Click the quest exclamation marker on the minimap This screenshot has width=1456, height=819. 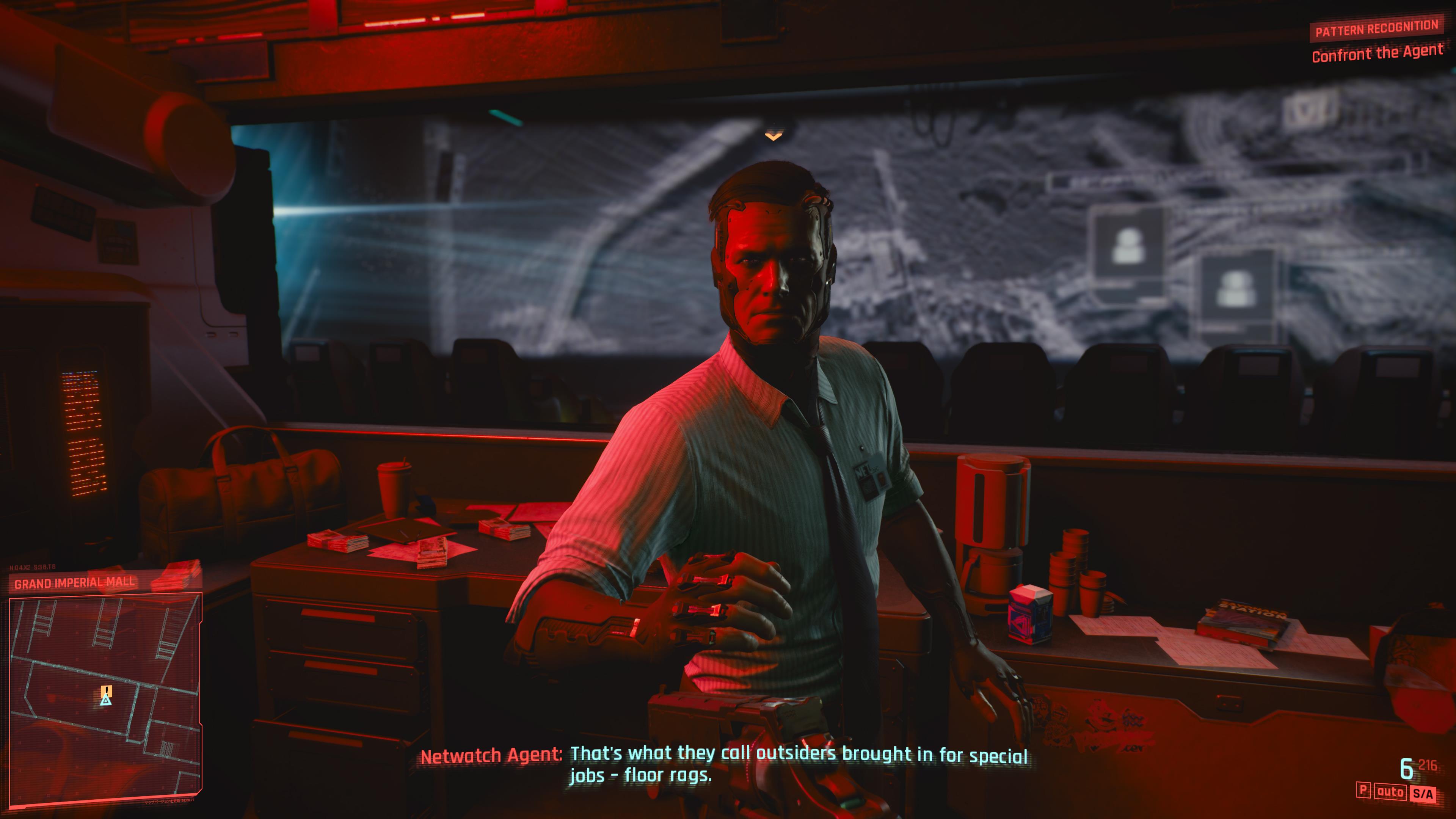(x=107, y=691)
